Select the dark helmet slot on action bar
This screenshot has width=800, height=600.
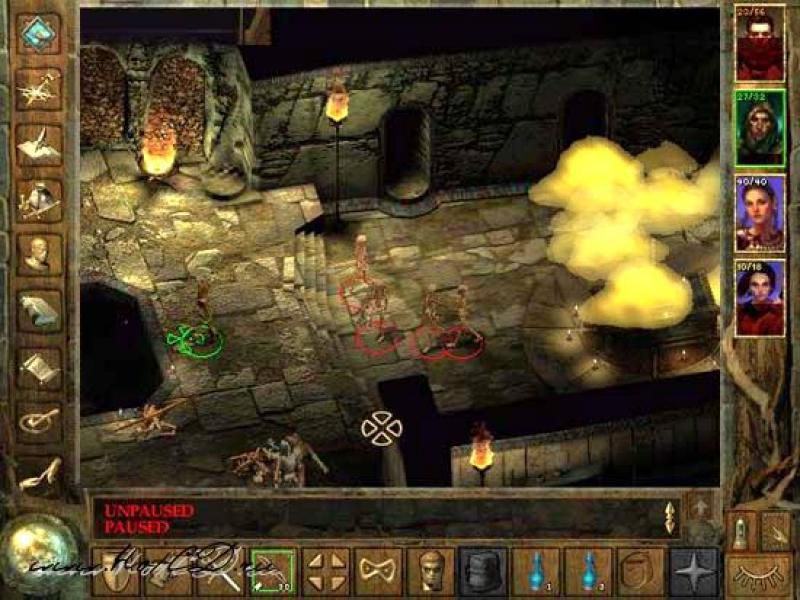click(x=483, y=572)
